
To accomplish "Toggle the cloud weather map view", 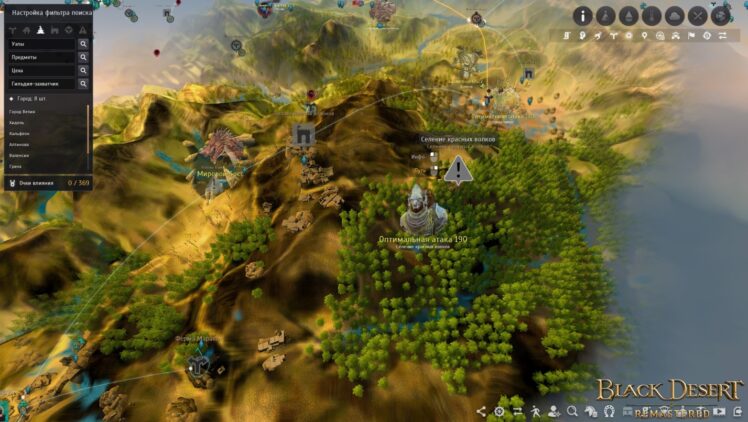I will point(674,16).
